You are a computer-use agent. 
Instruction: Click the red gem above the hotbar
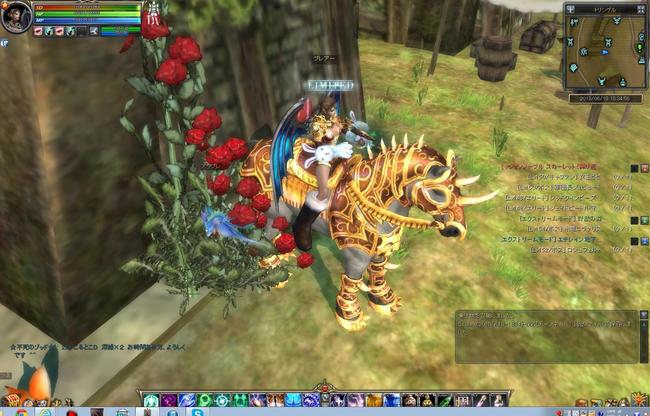(x=323, y=387)
